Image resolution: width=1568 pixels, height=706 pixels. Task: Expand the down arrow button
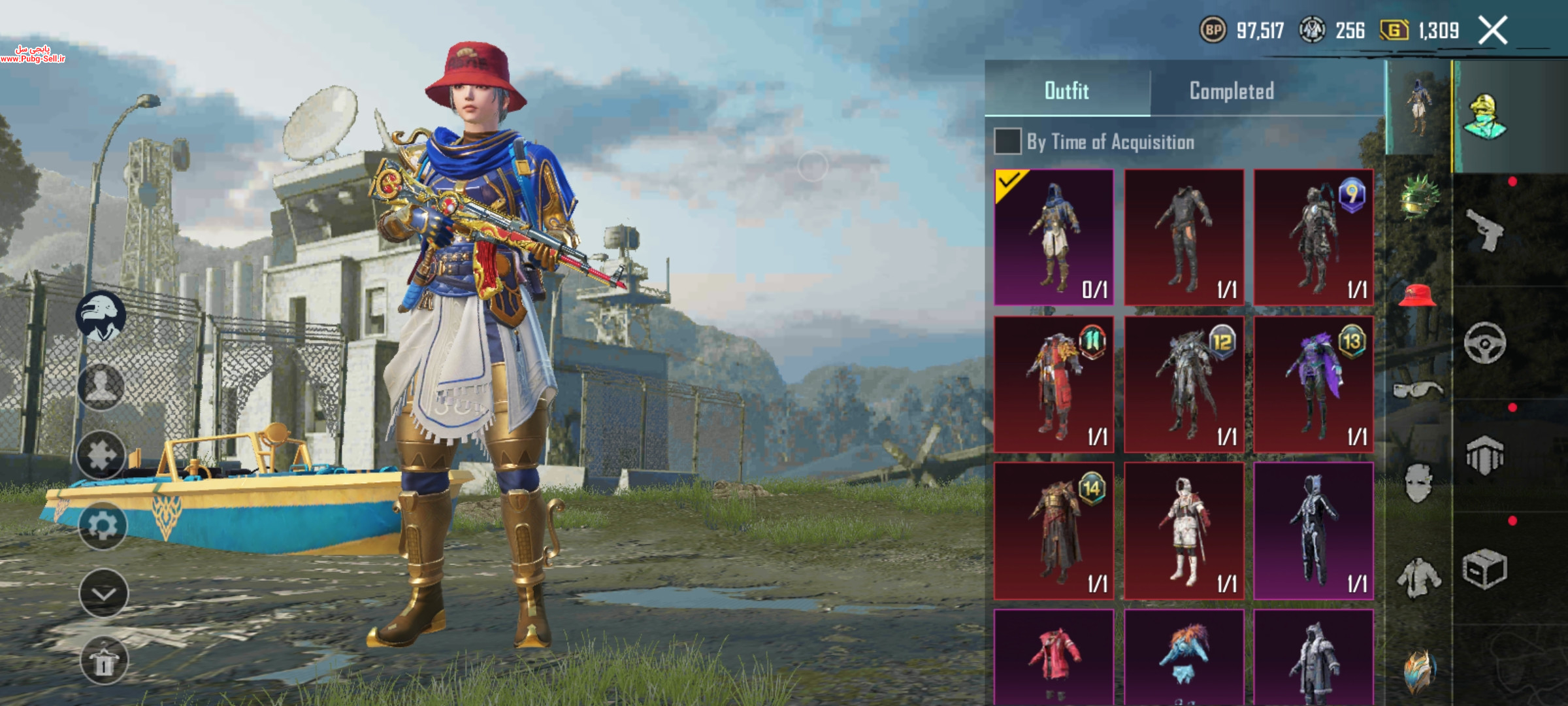pos(103,594)
